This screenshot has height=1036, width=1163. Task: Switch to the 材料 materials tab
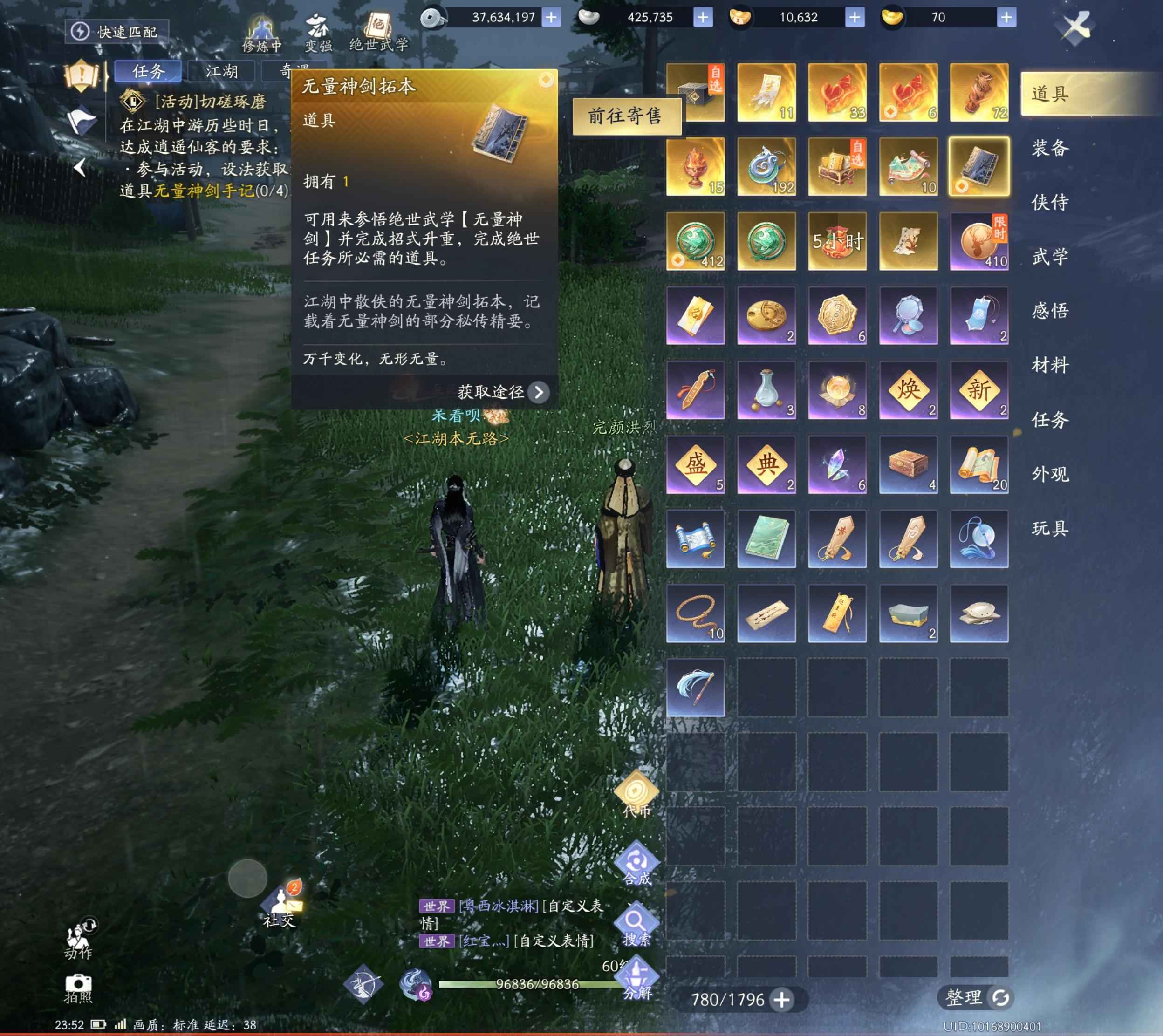point(1051,365)
